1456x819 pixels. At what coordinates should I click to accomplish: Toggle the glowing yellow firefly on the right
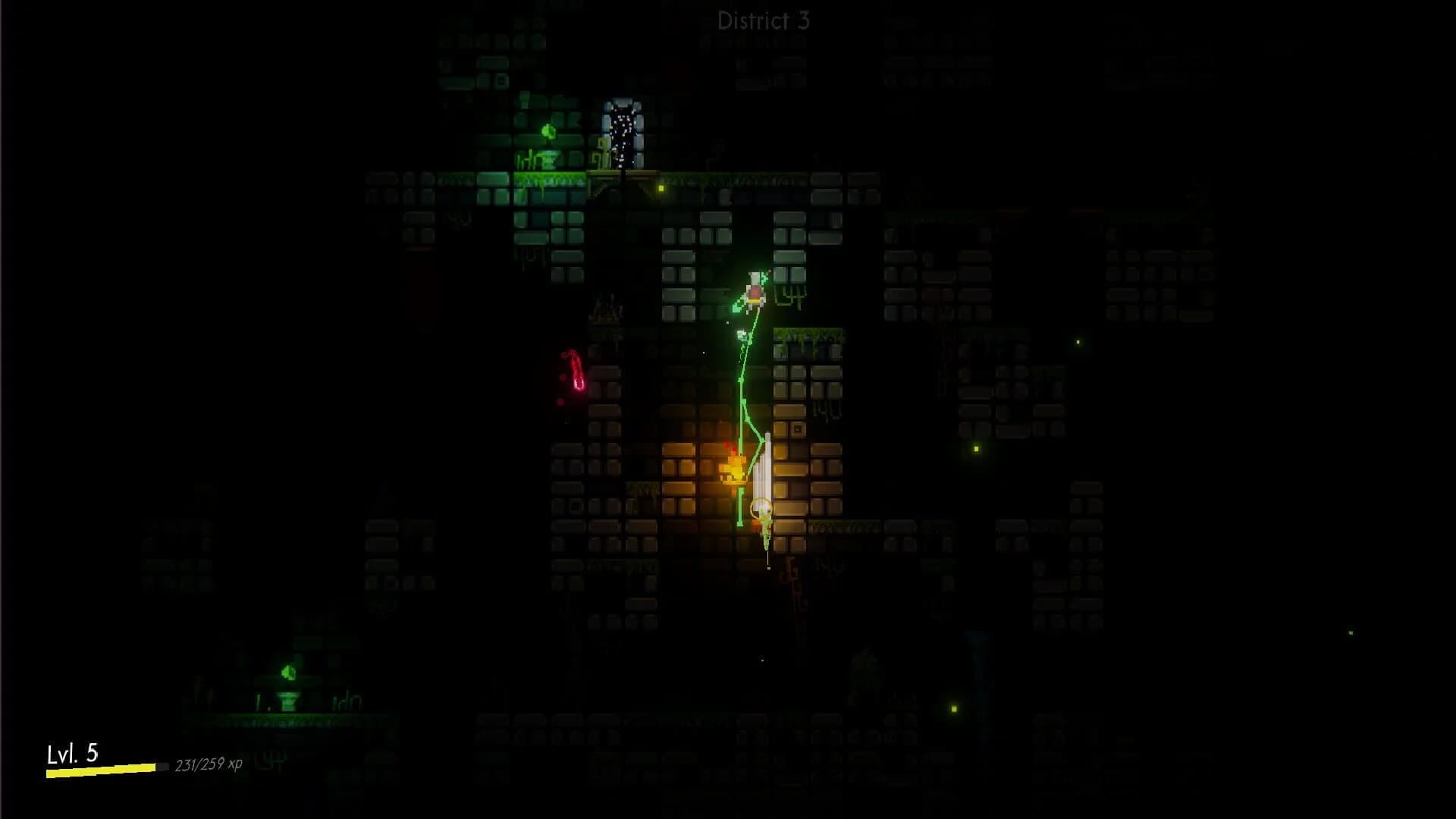click(x=974, y=449)
